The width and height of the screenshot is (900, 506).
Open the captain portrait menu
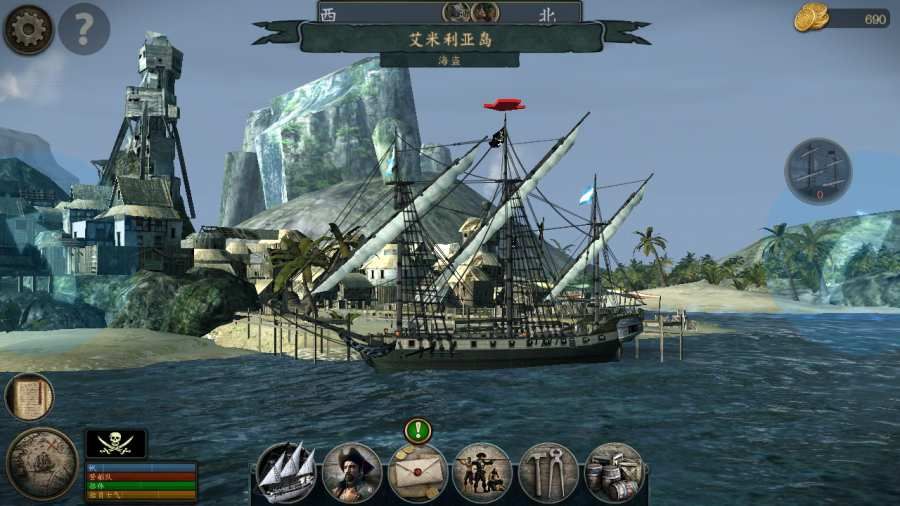pos(352,472)
